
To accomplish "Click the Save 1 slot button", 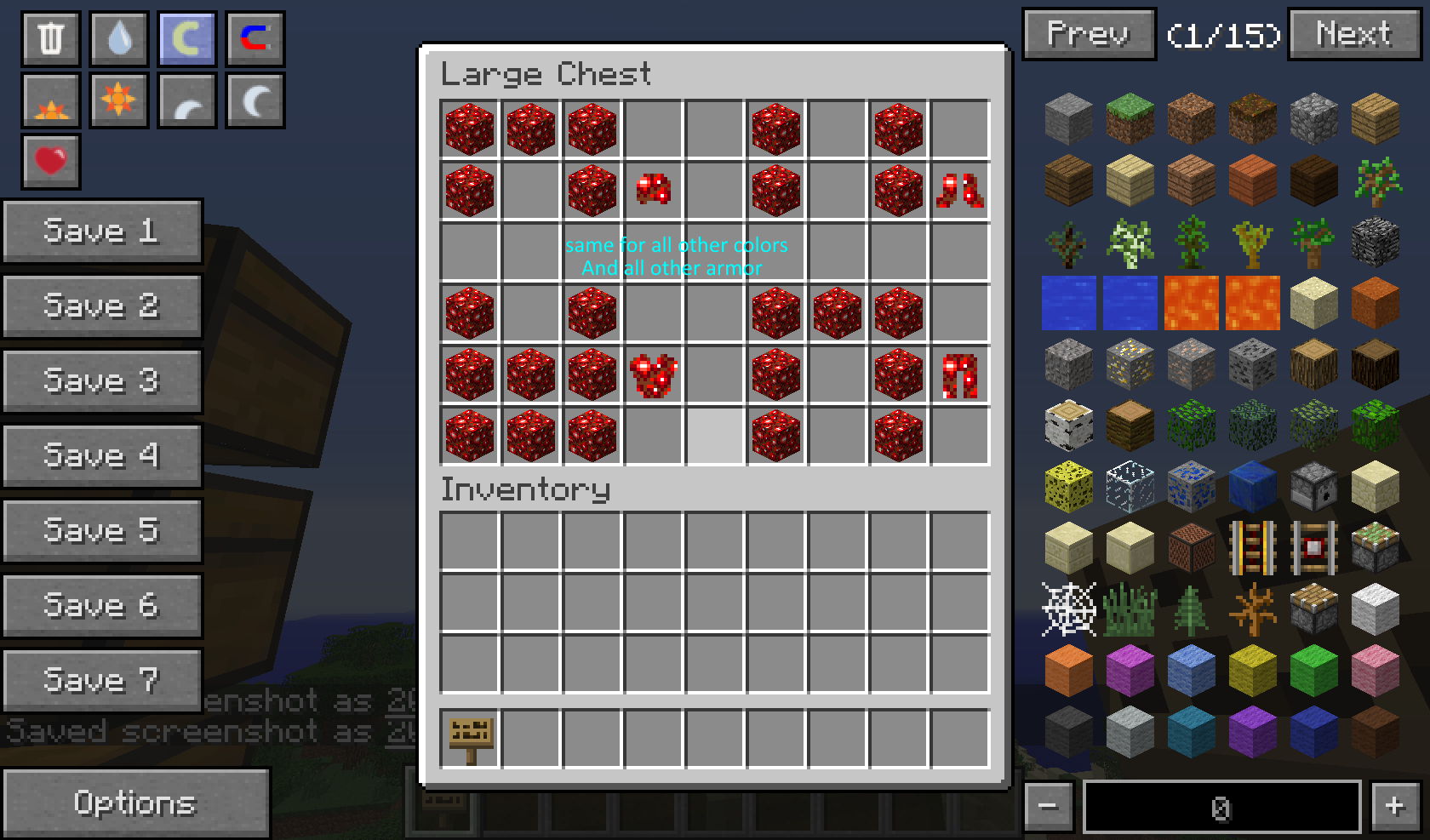I will [102, 231].
